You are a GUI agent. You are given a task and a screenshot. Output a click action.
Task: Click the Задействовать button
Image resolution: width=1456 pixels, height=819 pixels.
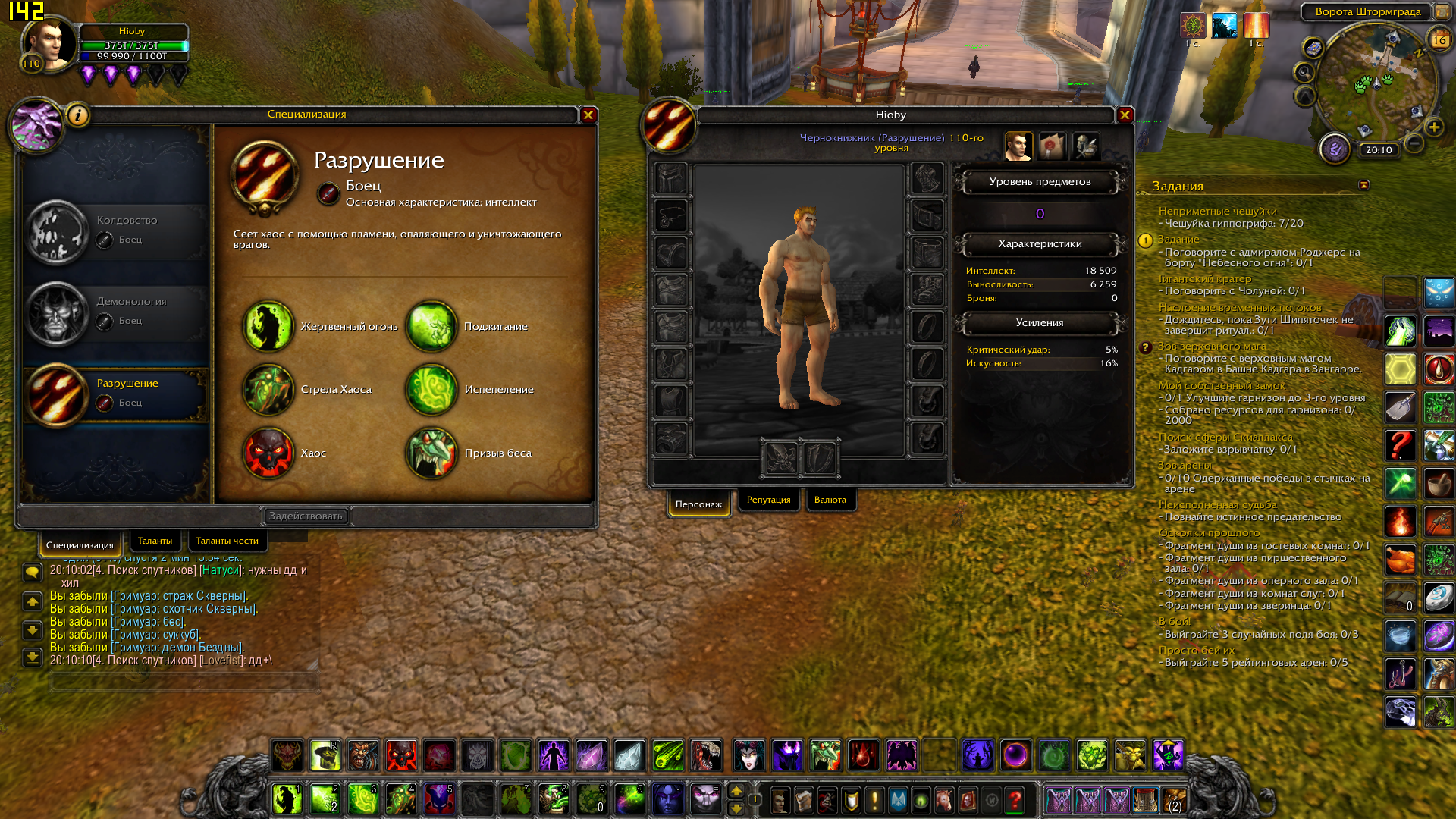pyautogui.click(x=306, y=516)
